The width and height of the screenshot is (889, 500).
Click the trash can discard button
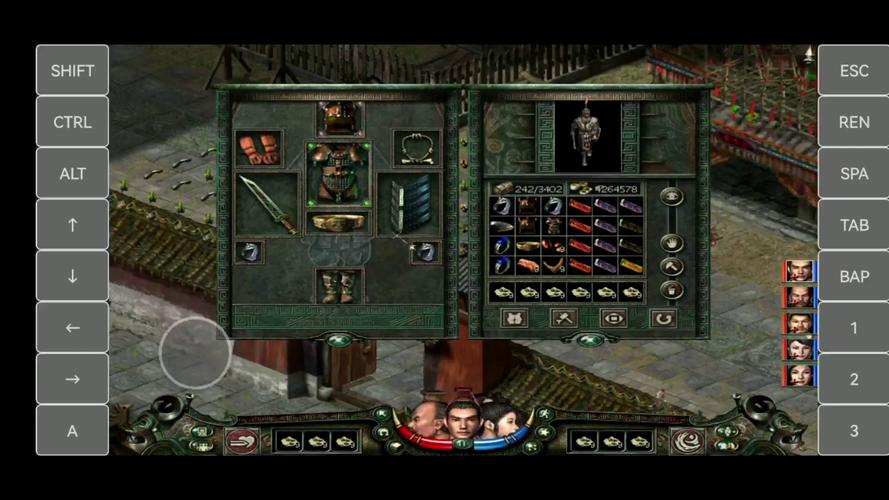click(x=672, y=289)
